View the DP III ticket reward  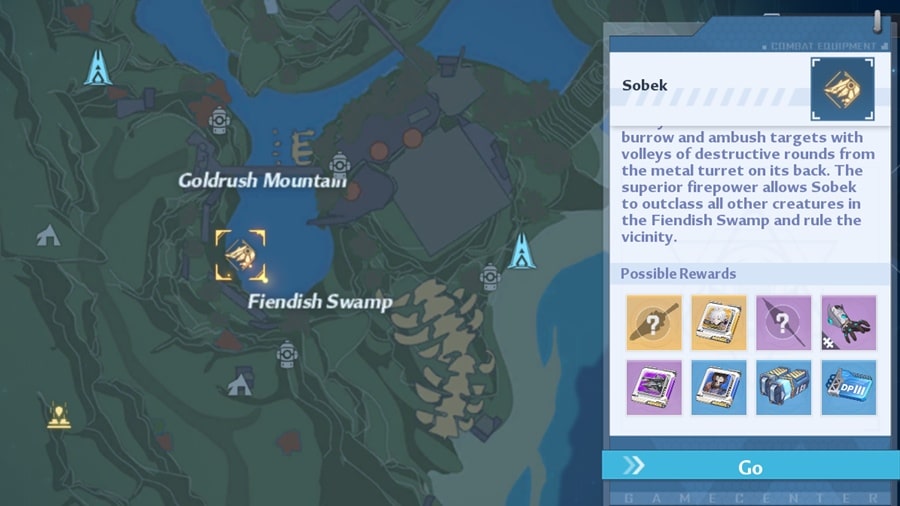pos(848,388)
